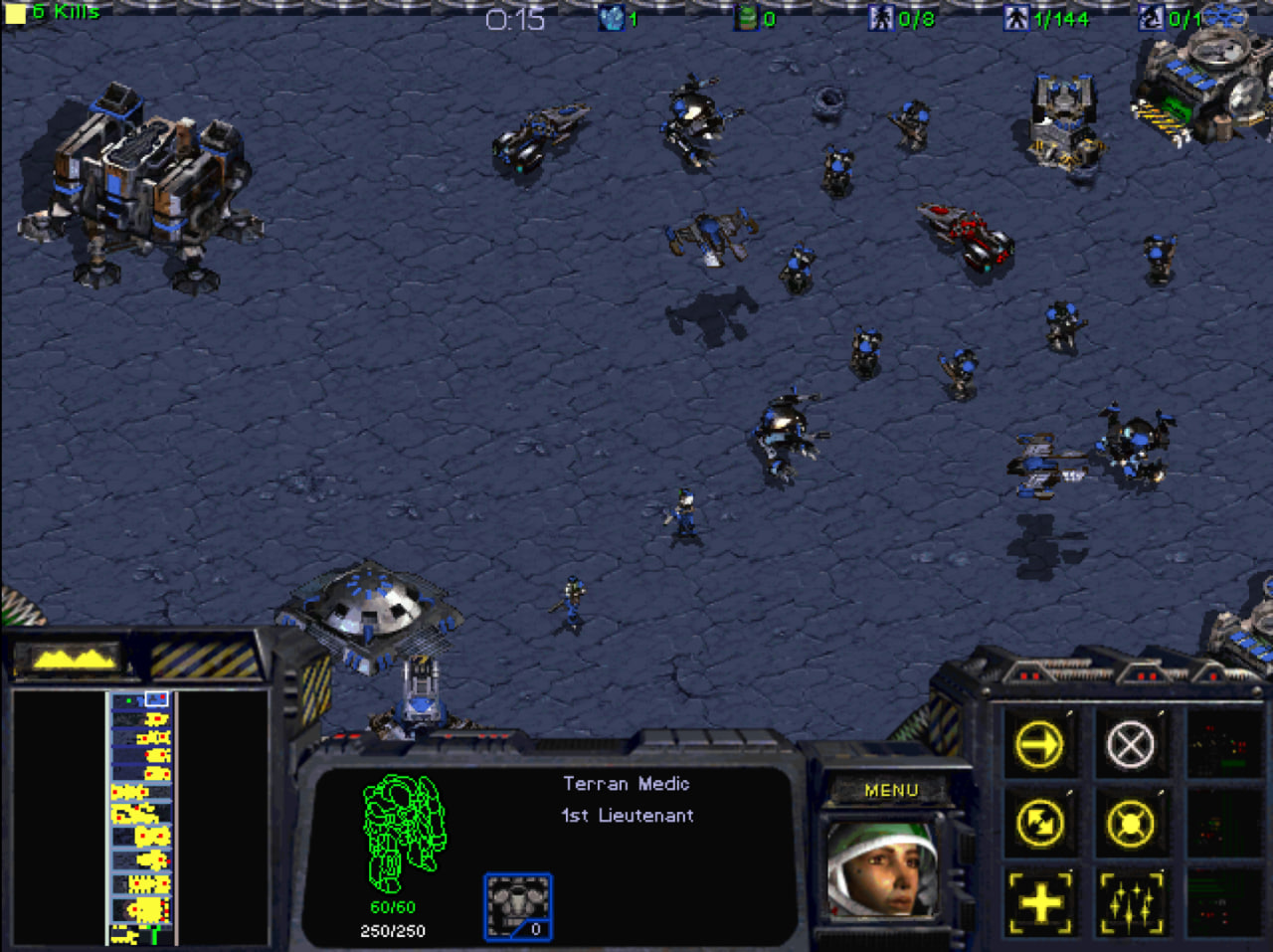The height and width of the screenshot is (952, 1273).
Task: Choose the Hold Position command
Action: (x=1131, y=824)
